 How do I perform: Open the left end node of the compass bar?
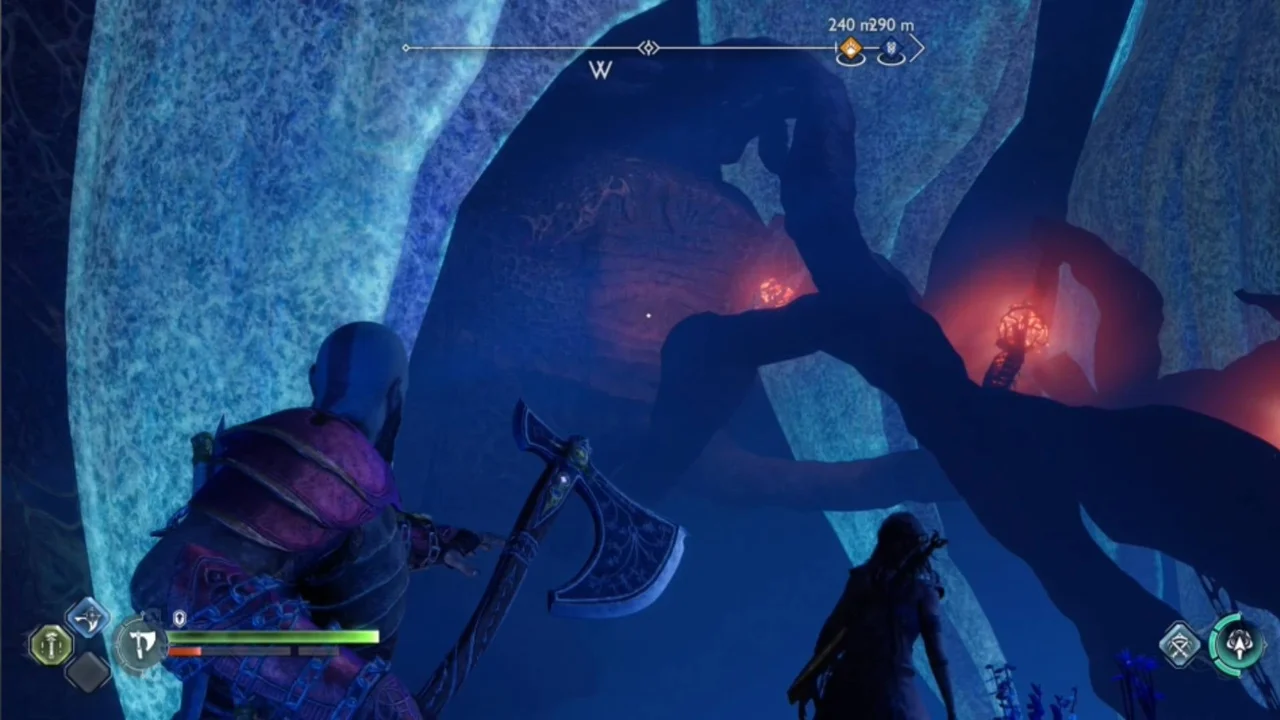tap(407, 47)
